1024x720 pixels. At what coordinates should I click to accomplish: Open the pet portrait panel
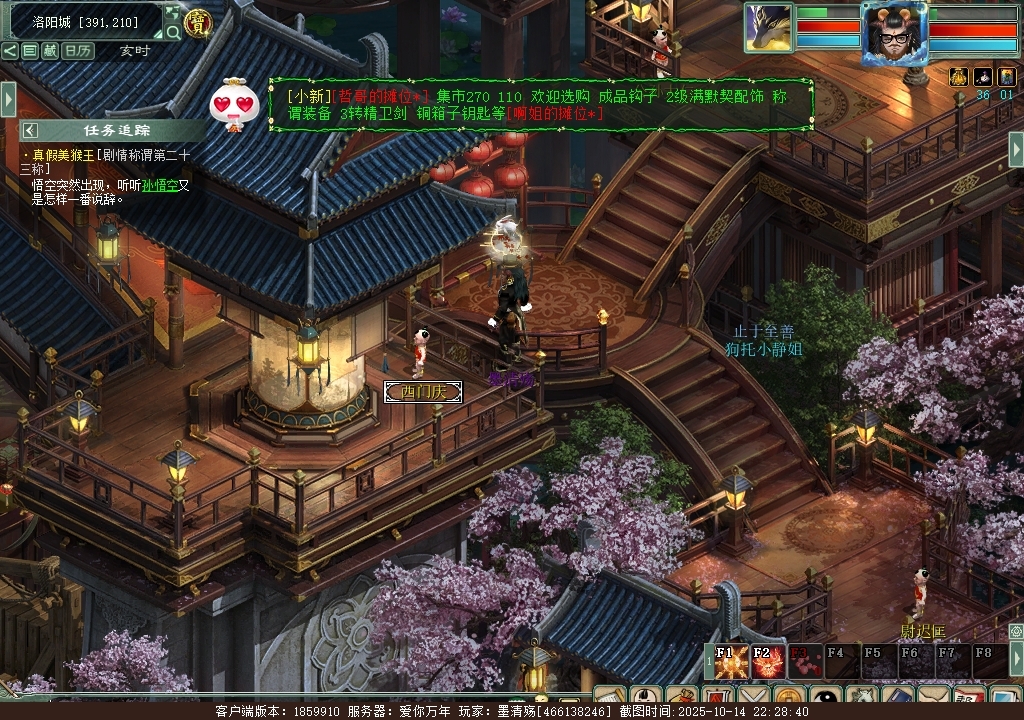[x=768, y=27]
